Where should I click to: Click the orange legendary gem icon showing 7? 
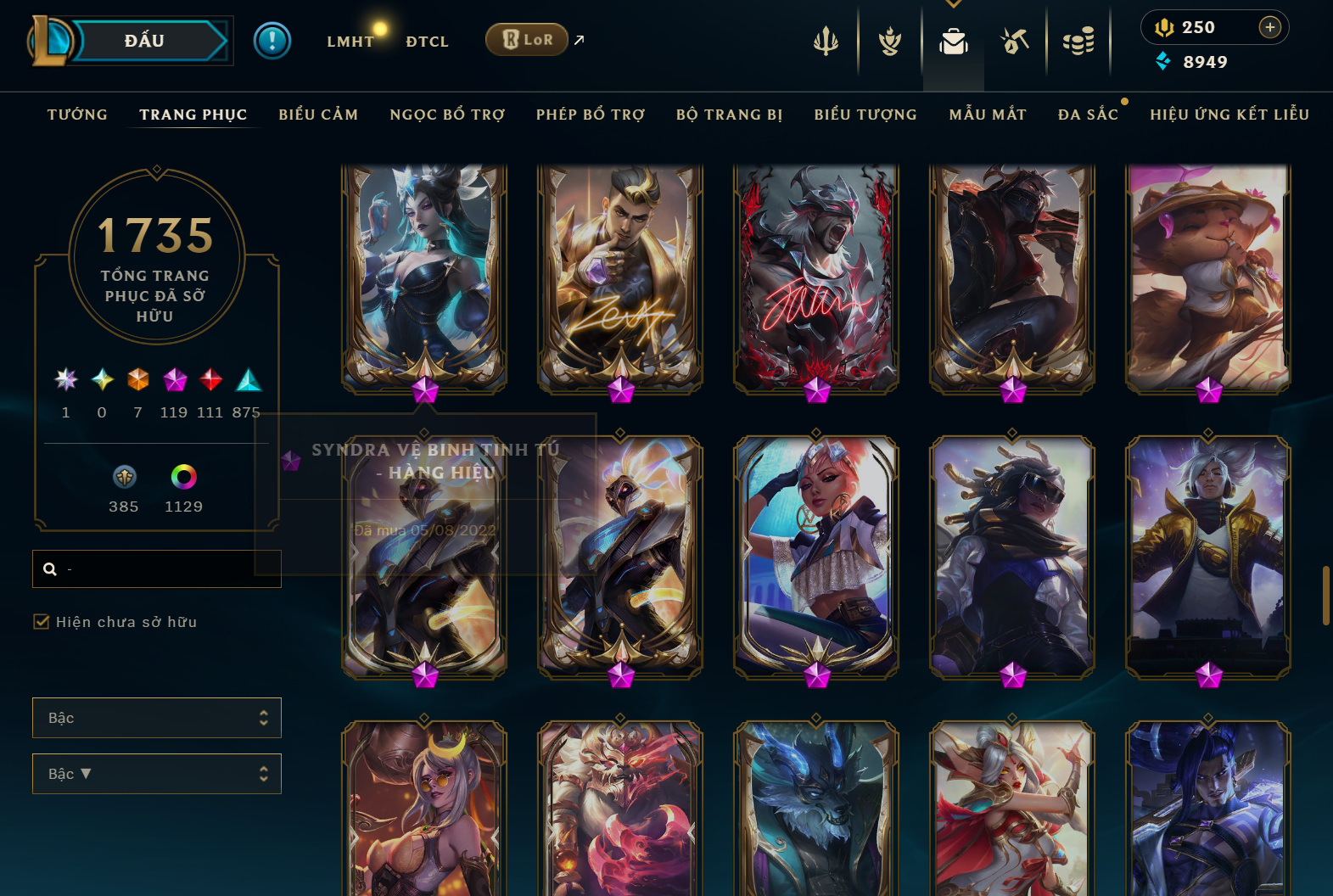pos(137,380)
